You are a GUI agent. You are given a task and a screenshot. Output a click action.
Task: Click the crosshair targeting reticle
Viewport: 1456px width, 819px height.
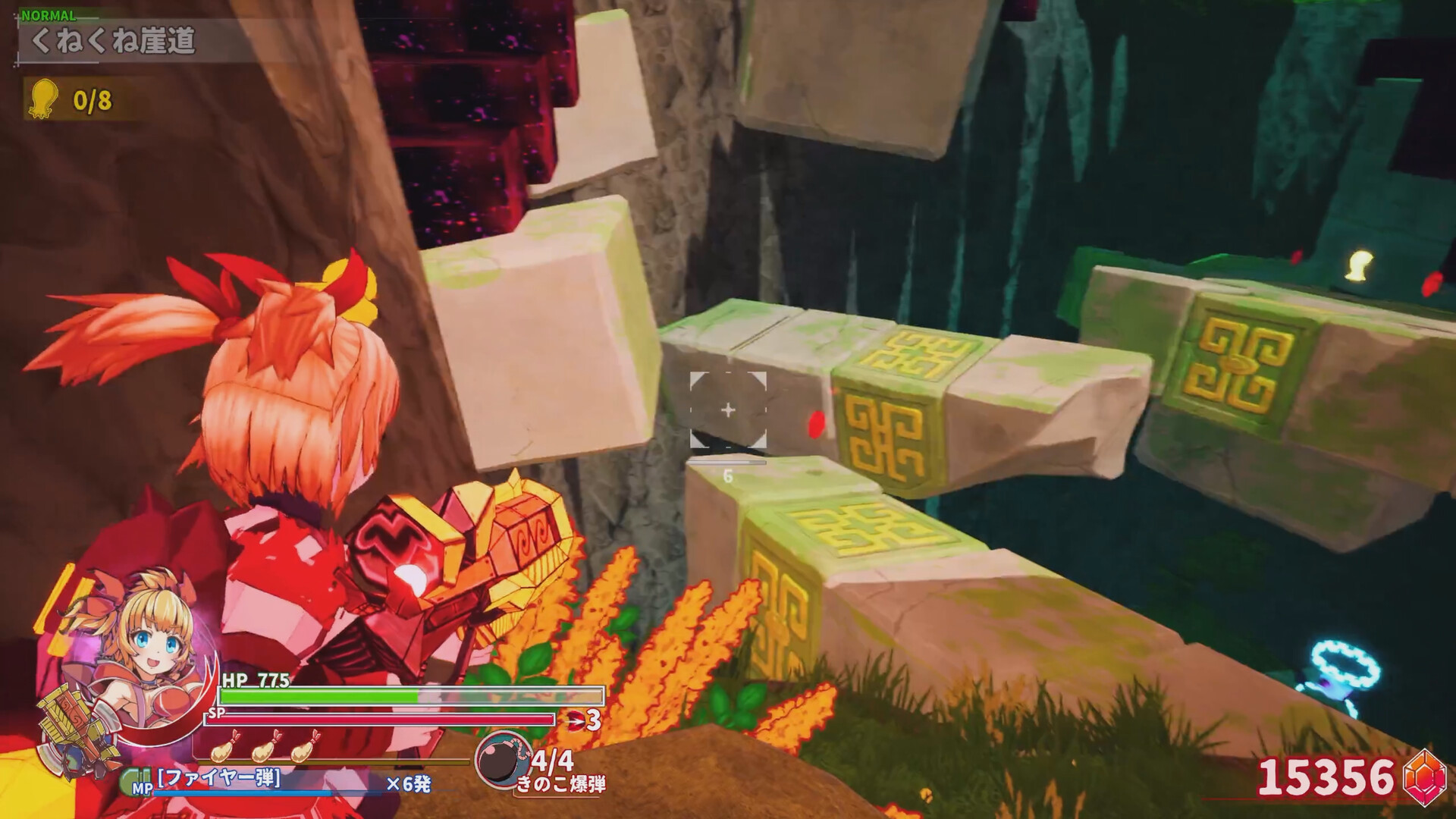click(x=729, y=409)
